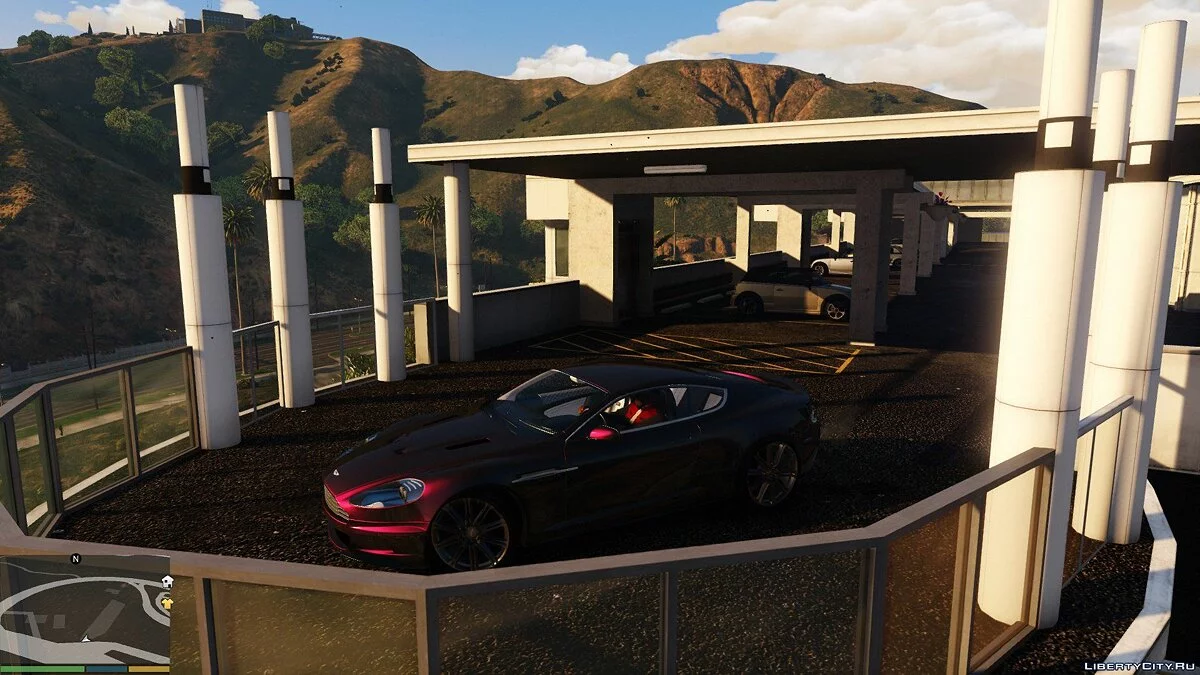Select the white safehouse marker on minimap
The image size is (1200, 675).
(x=166, y=582)
